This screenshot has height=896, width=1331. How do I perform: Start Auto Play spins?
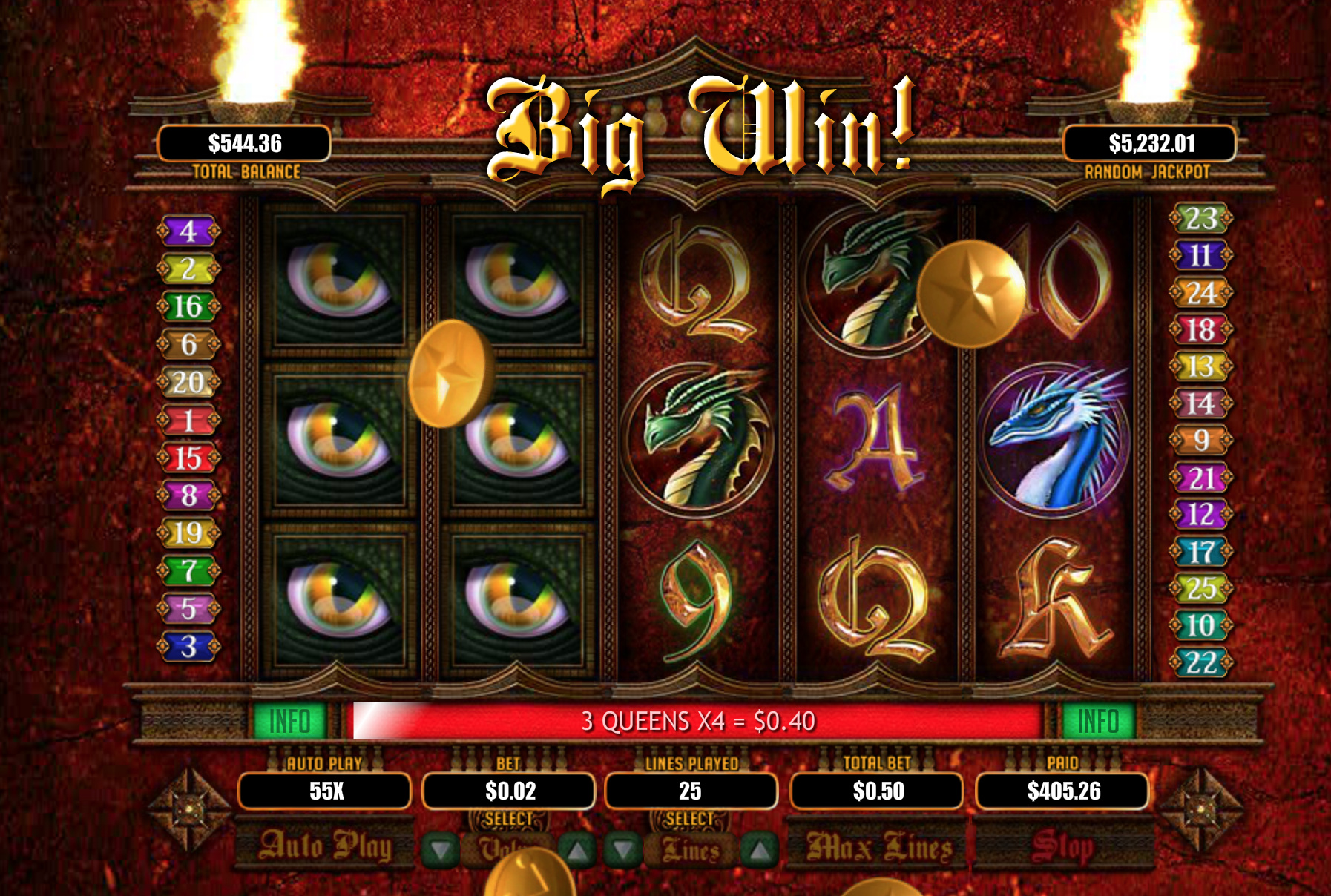(325, 846)
